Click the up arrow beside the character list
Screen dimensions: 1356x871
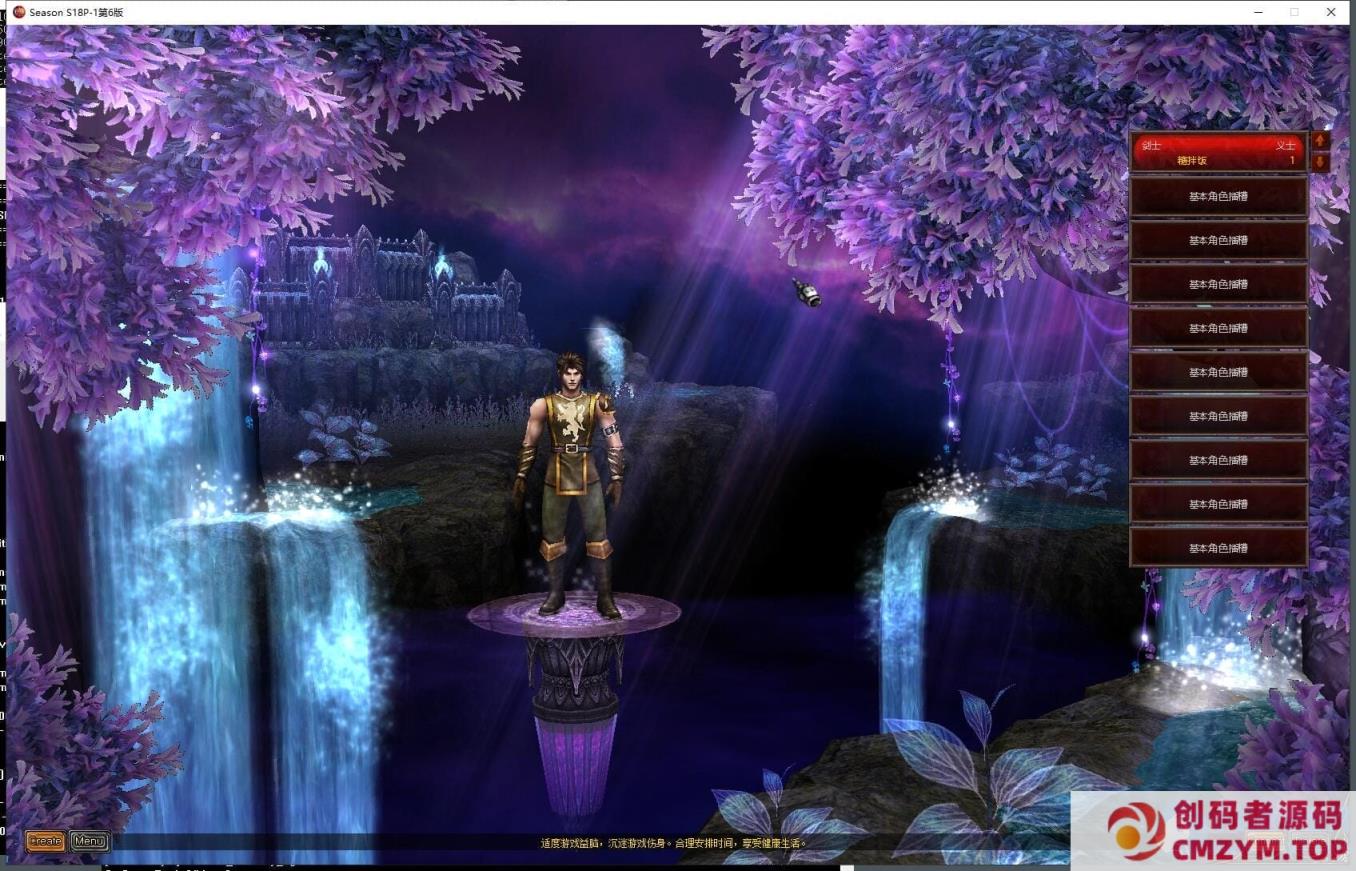click(x=1320, y=141)
